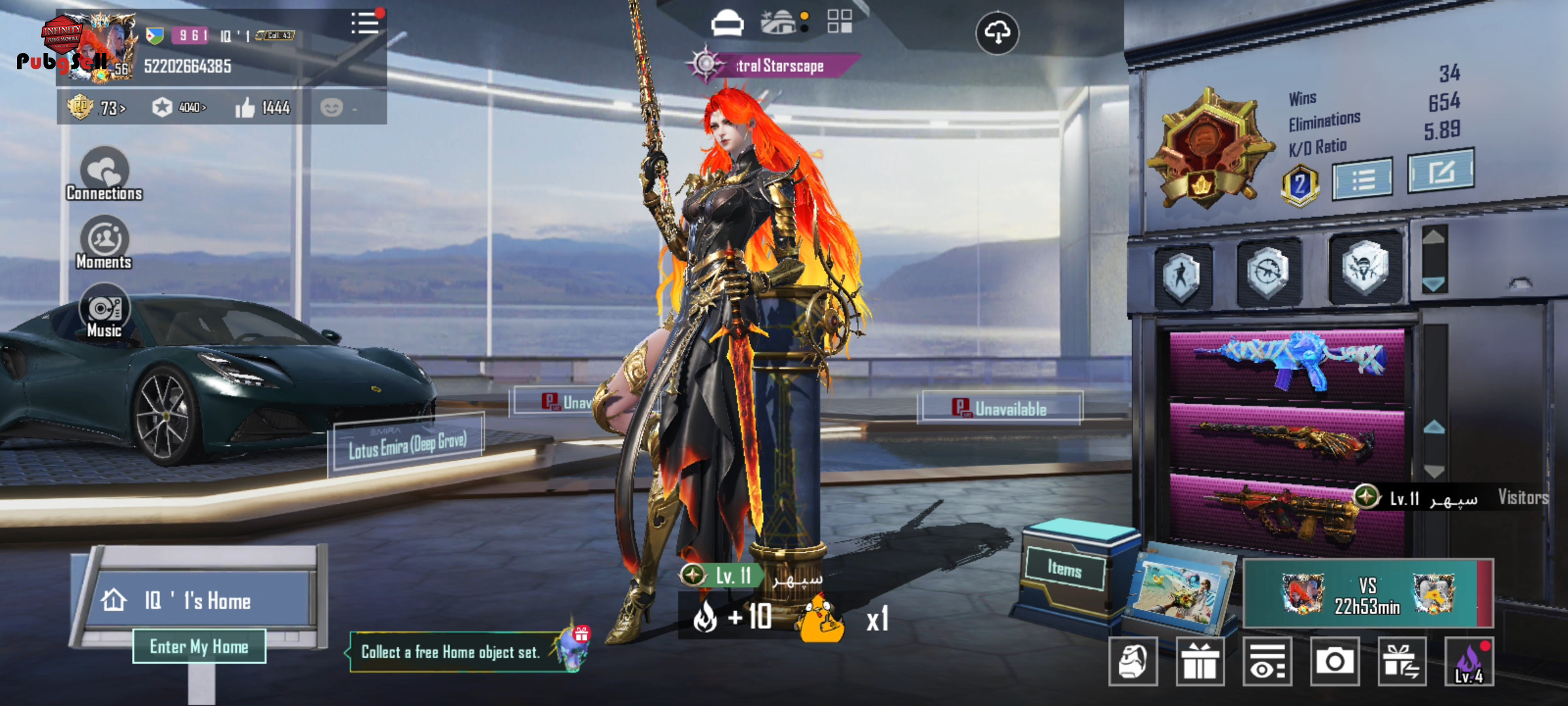This screenshot has height=706, width=1568.
Task: Open the Royale Pass level 73 badge
Action: click(x=96, y=107)
